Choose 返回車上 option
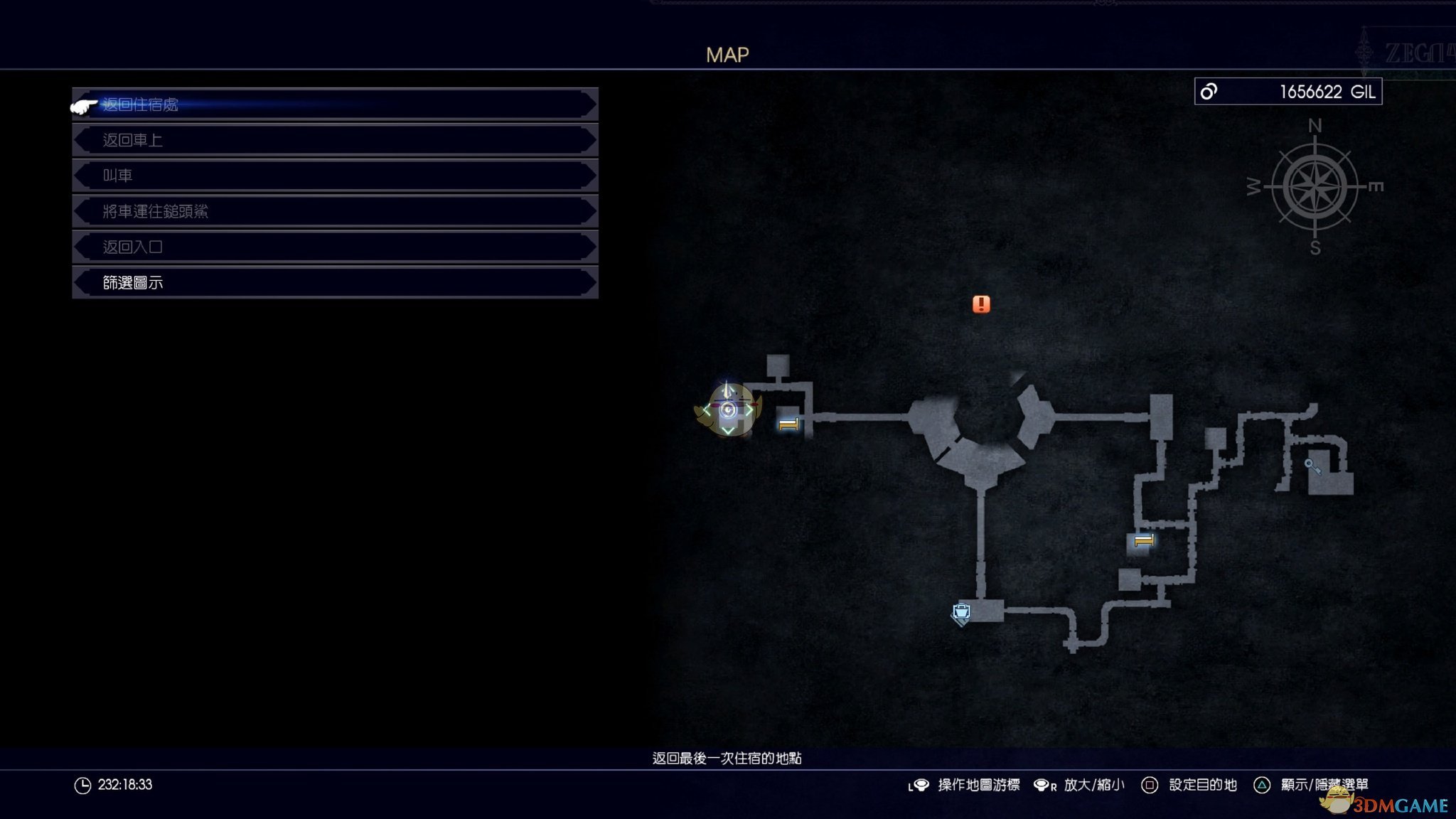Screen dimensions: 1456x819 (x=334, y=140)
